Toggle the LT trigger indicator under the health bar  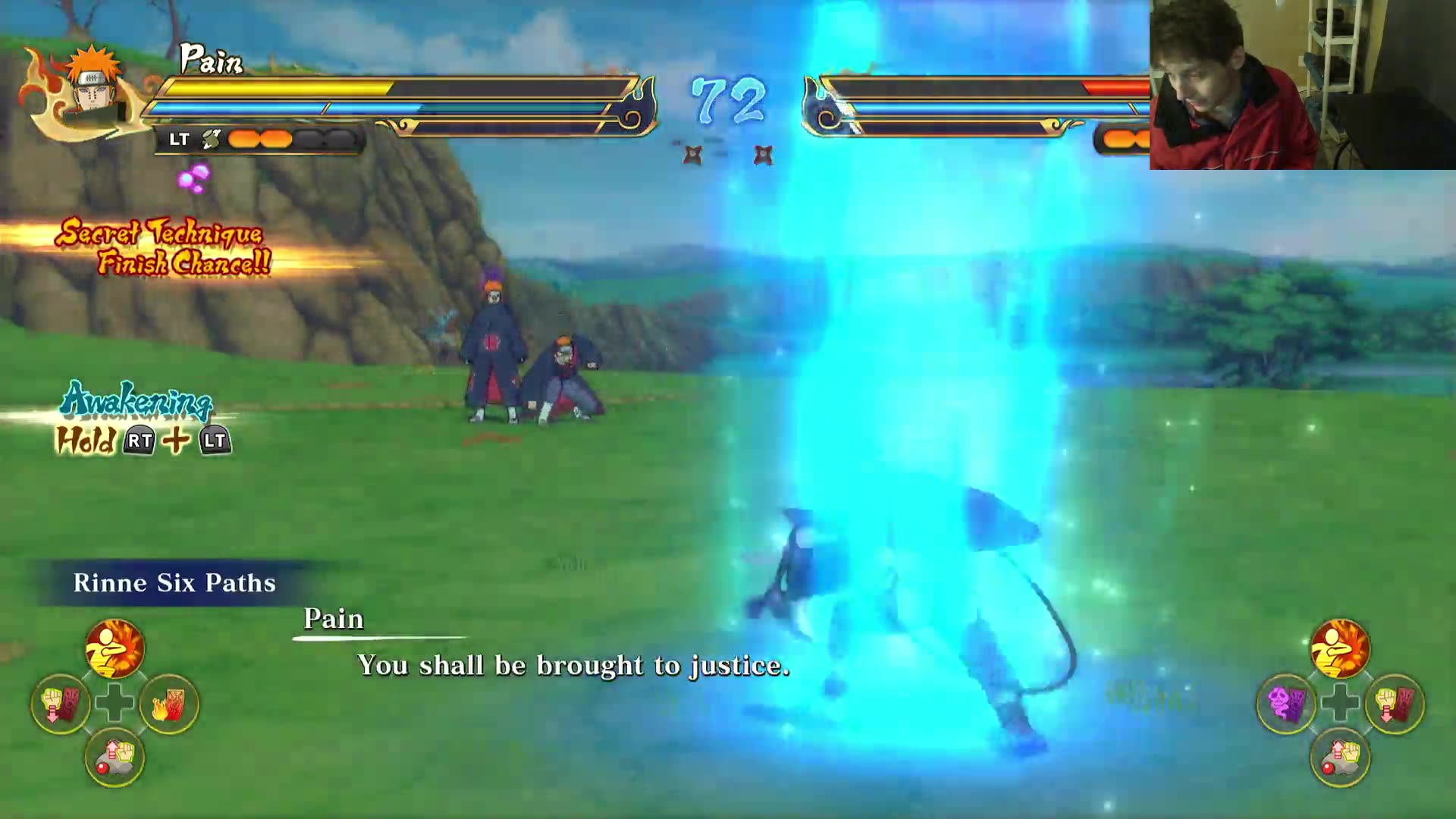point(180,139)
